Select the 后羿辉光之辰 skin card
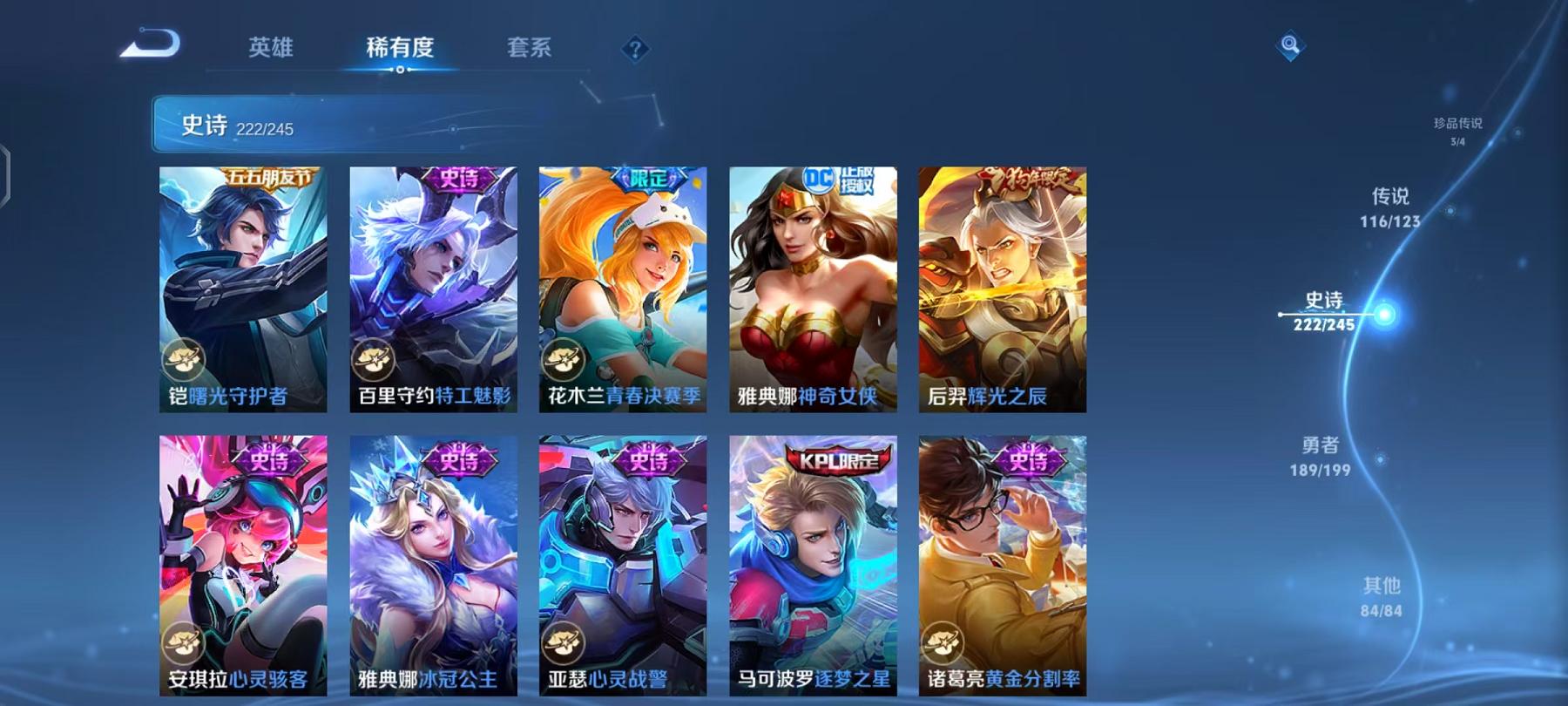This screenshot has height=706, width=1568. coord(1000,288)
